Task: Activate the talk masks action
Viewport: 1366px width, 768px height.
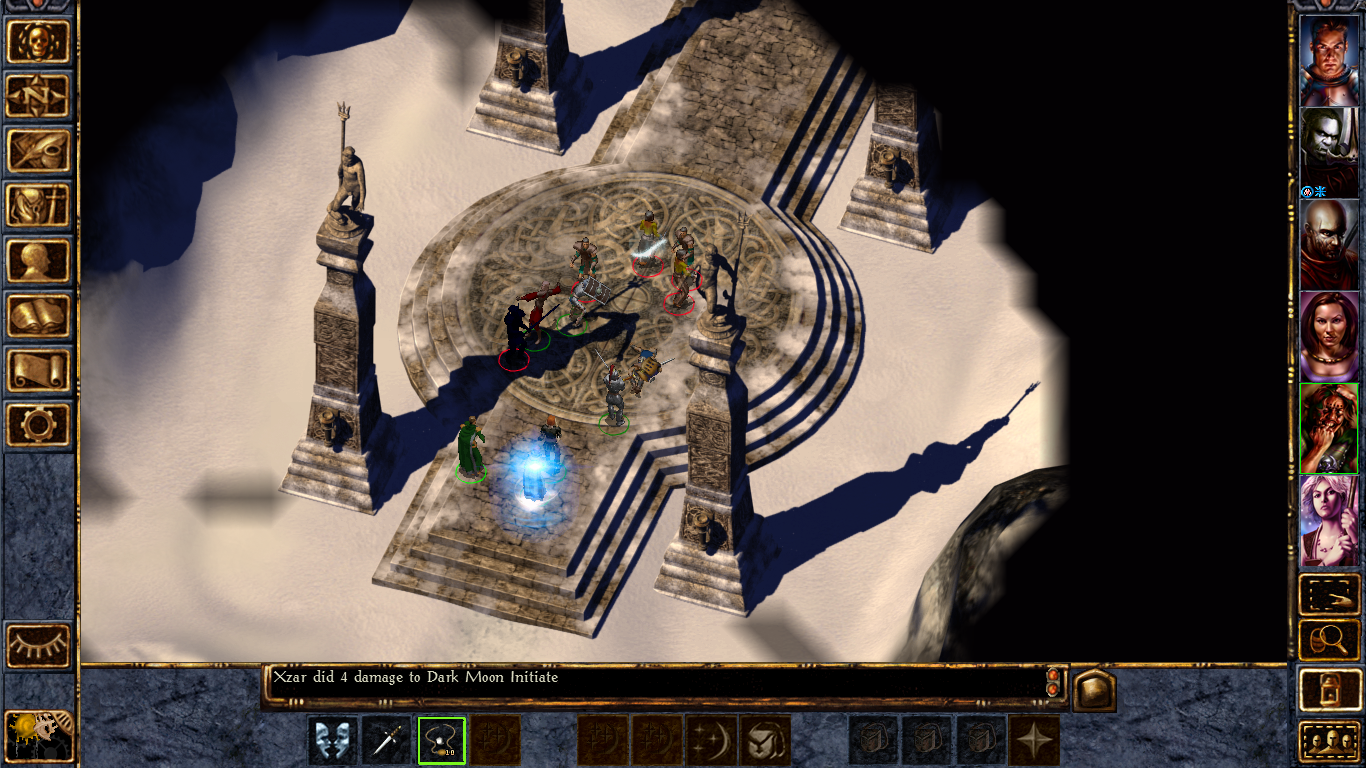Action: point(333,741)
